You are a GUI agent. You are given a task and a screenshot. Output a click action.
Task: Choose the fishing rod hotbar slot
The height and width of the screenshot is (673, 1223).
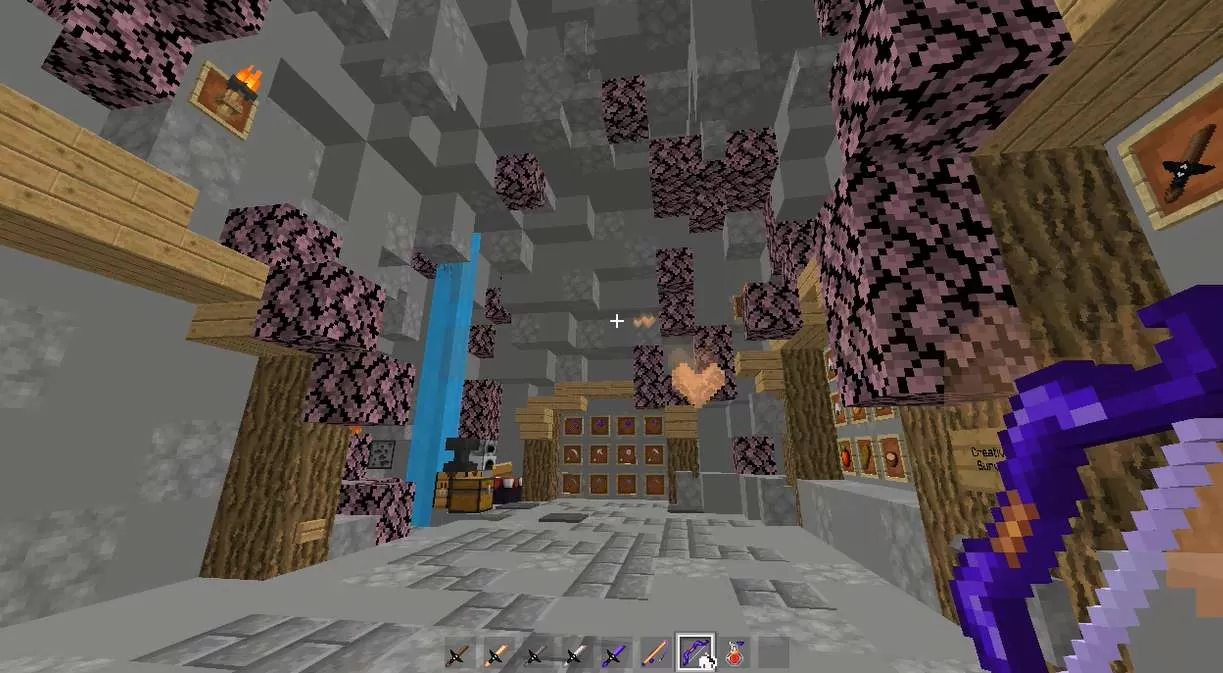(652, 655)
